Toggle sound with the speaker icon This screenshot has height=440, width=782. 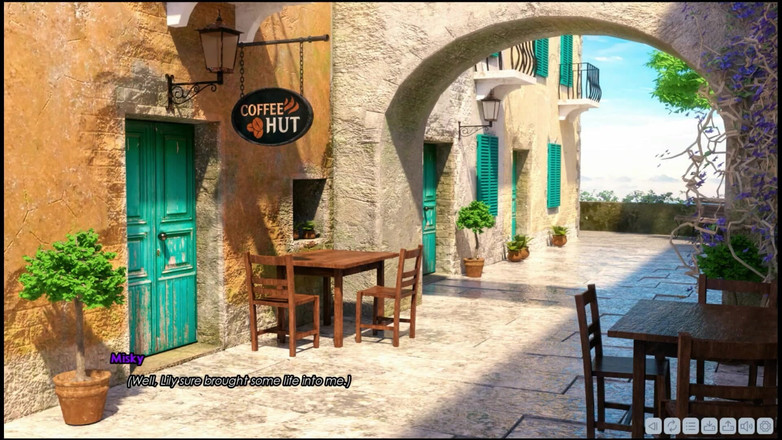point(746,426)
